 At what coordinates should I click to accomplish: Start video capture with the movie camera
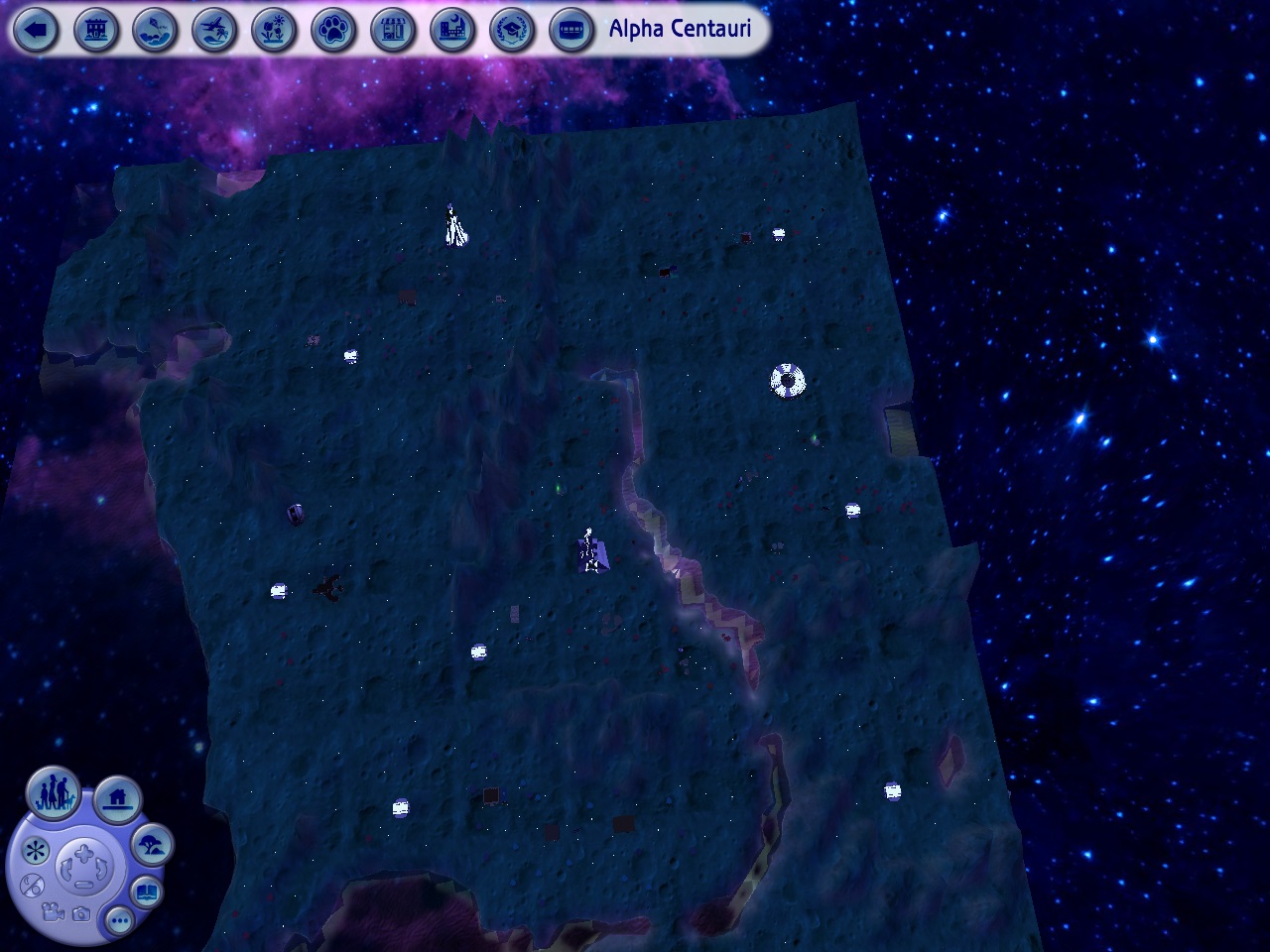click(52, 912)
